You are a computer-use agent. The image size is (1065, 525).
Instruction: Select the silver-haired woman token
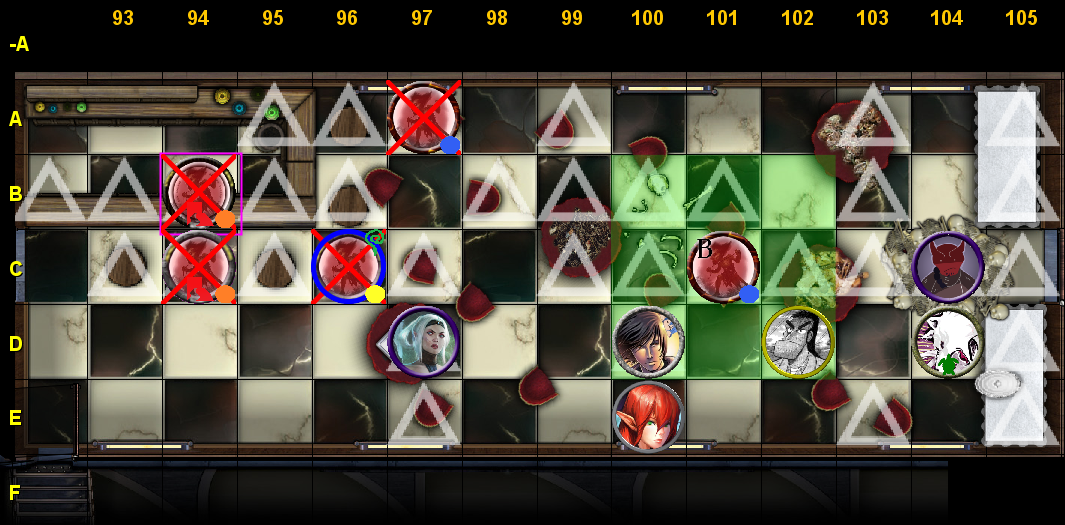[x=423, y=342]
